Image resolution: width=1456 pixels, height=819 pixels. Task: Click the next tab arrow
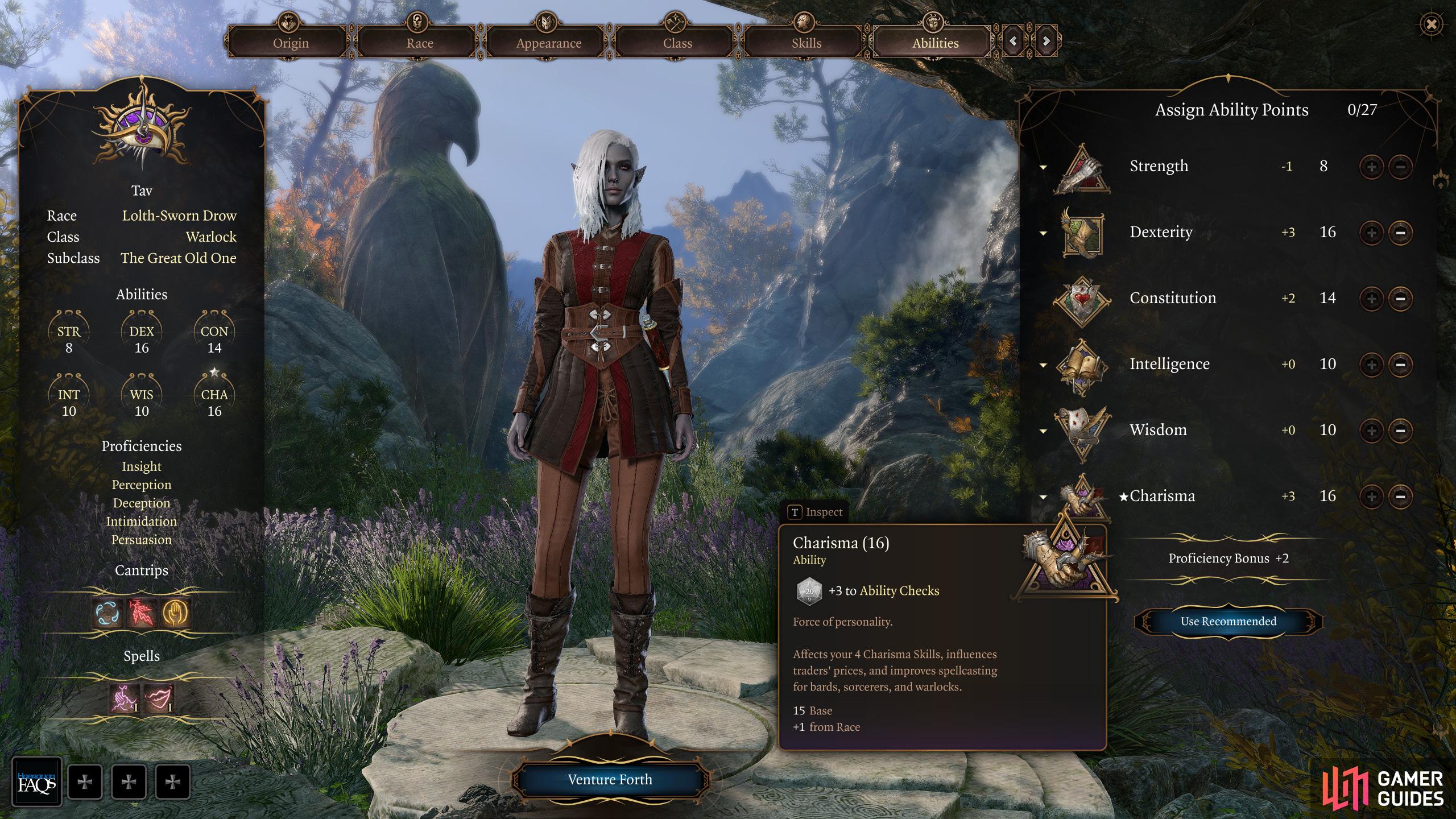pyautogui.click(x=1046, y=41)
